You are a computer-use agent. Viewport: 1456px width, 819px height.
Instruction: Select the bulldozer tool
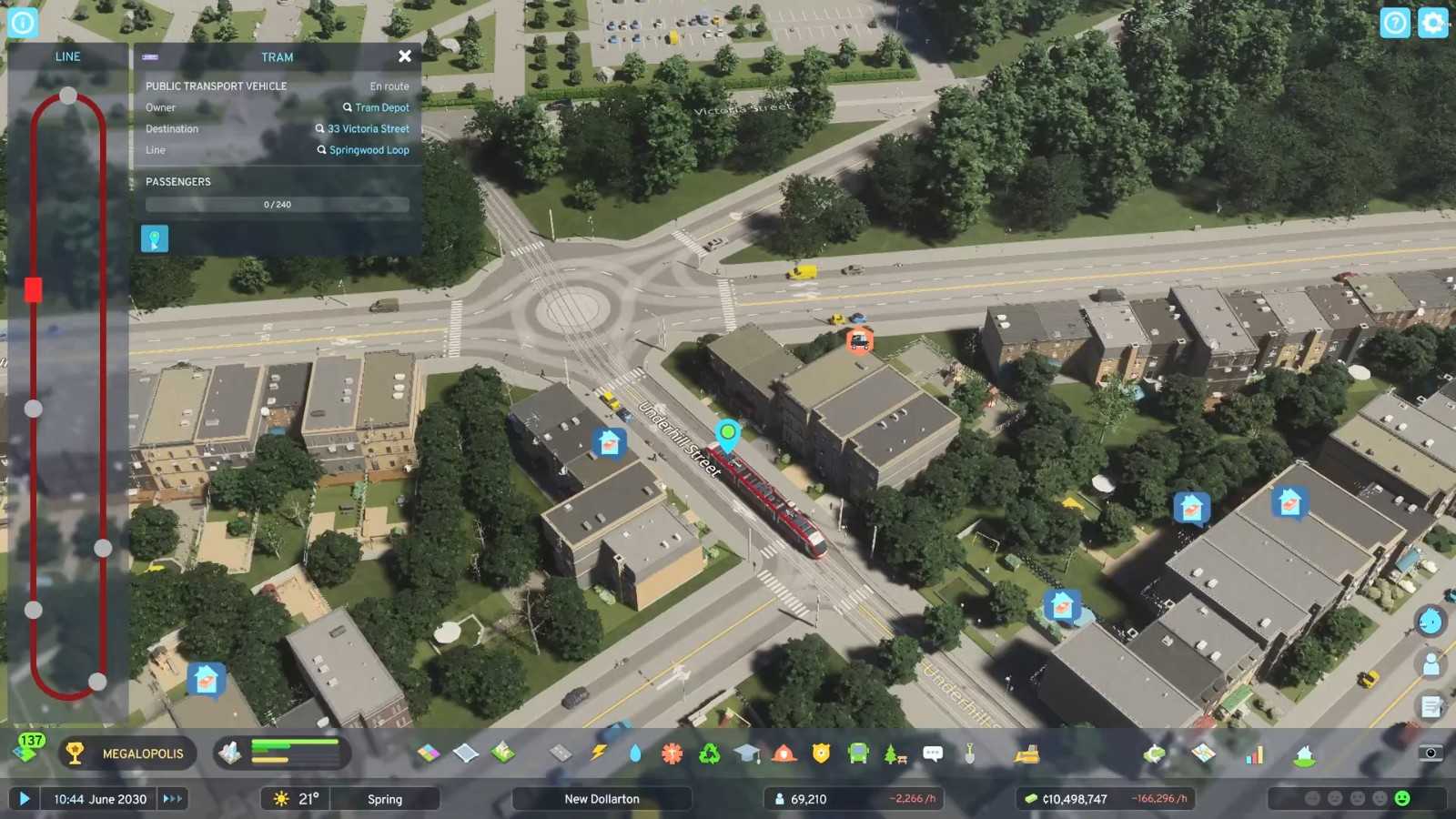1026,753
